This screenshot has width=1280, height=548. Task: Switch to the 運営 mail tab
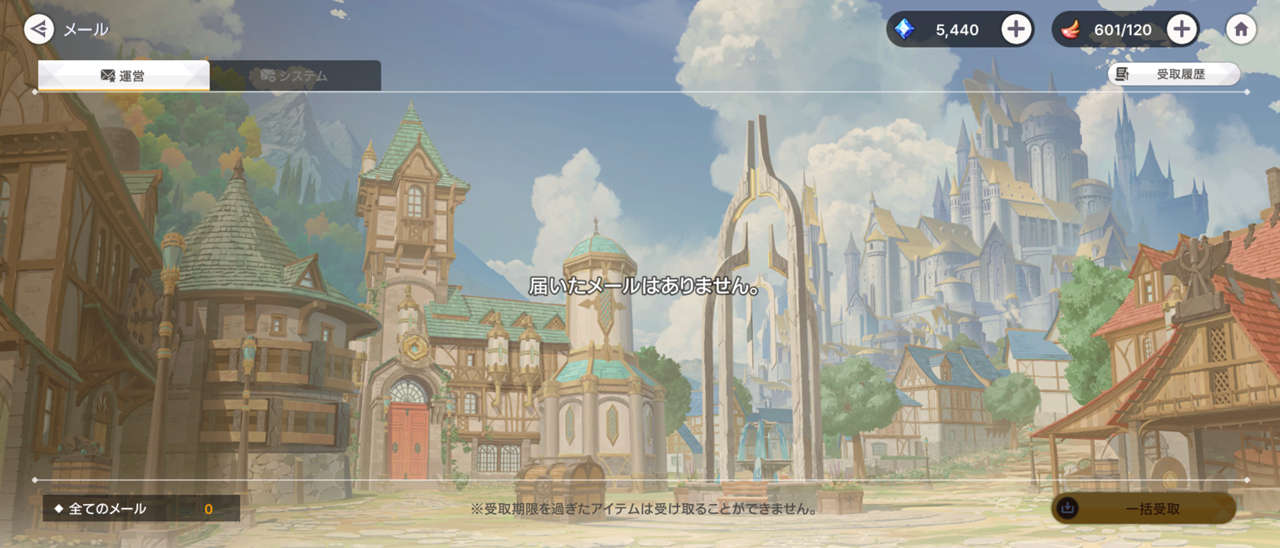123,76
